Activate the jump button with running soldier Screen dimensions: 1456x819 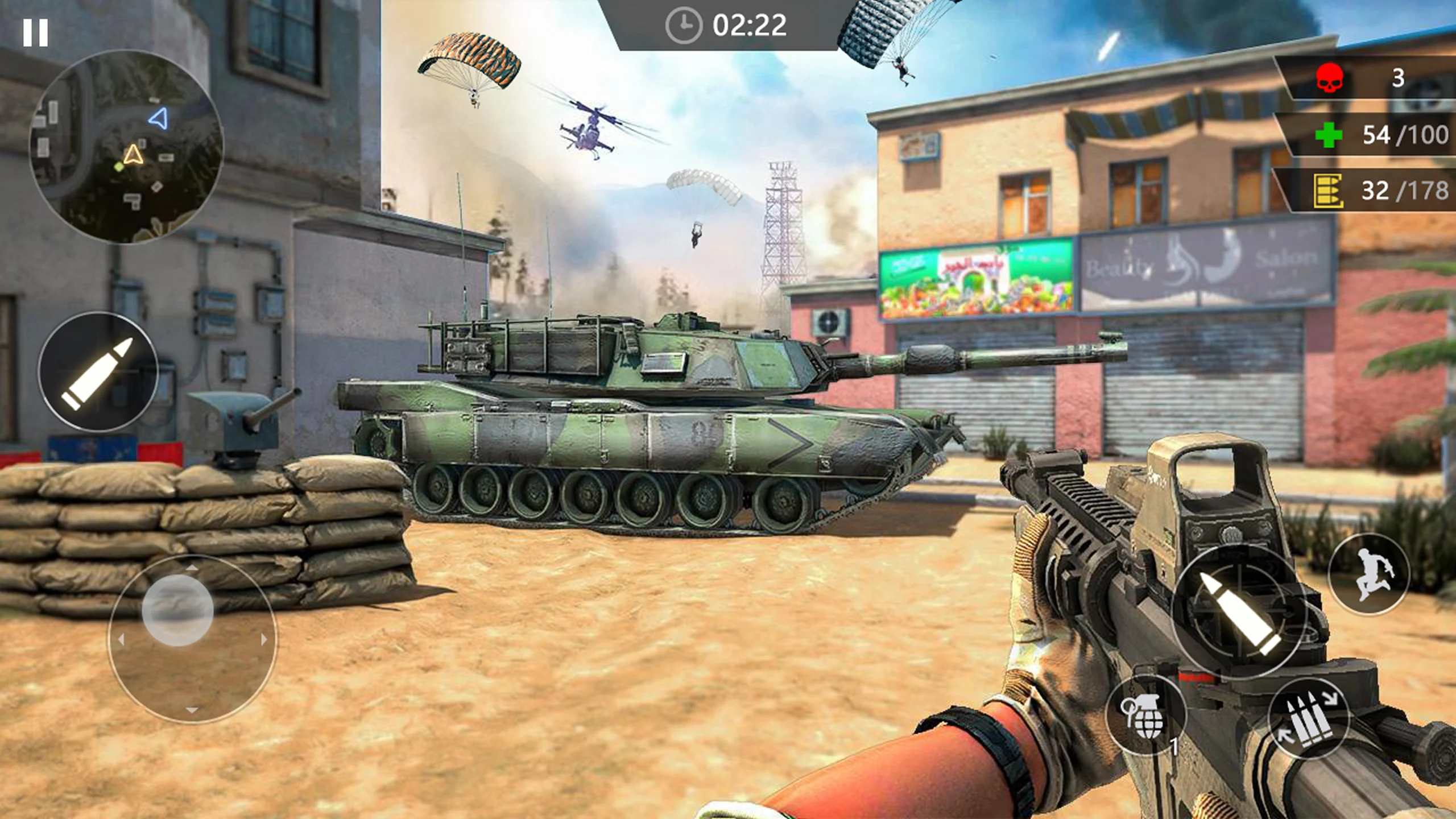tap(1369, 574)
